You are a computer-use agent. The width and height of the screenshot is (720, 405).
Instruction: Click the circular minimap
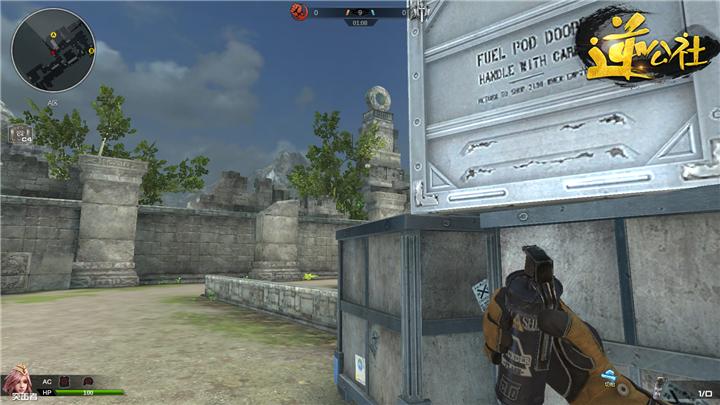click(53, 50)
